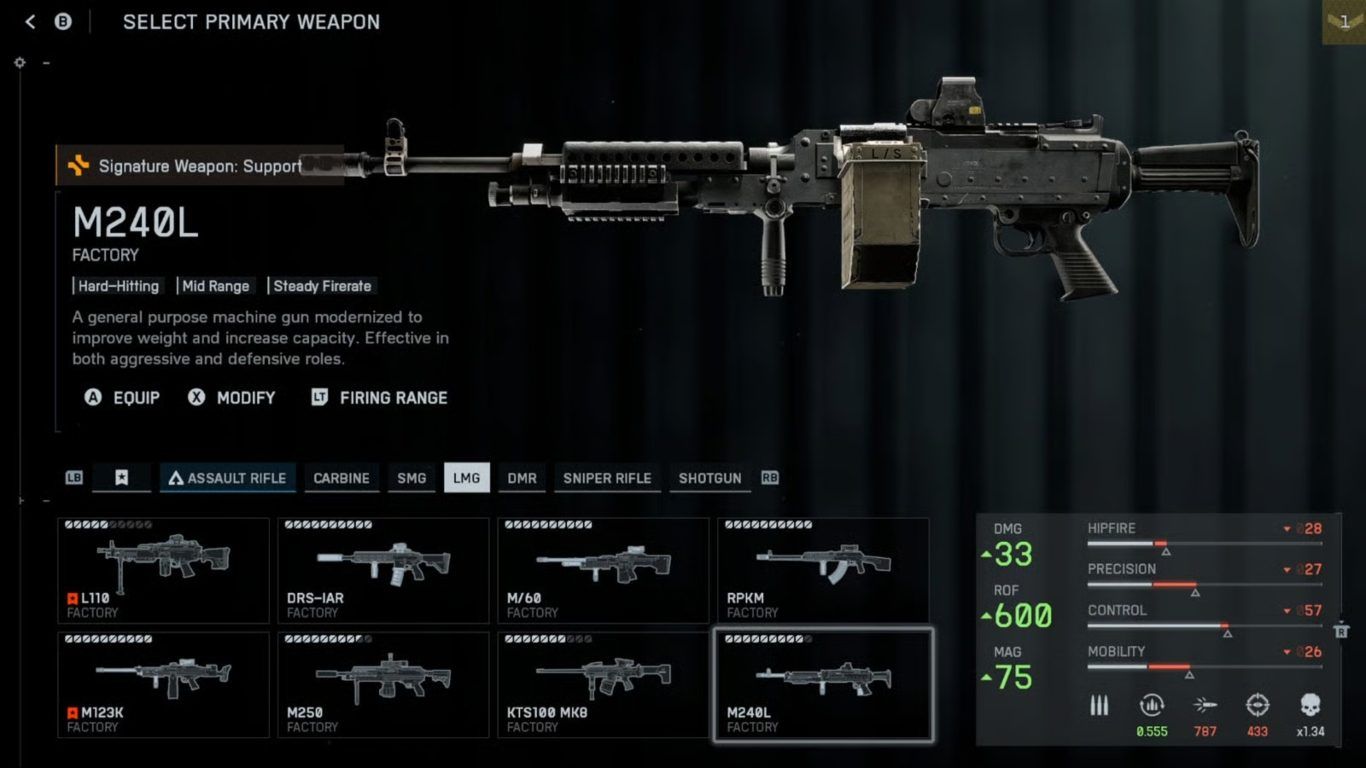This screenshot has width=1366, height=768.
Task: Equip the M240L weapon
Action: click(122, 398)
